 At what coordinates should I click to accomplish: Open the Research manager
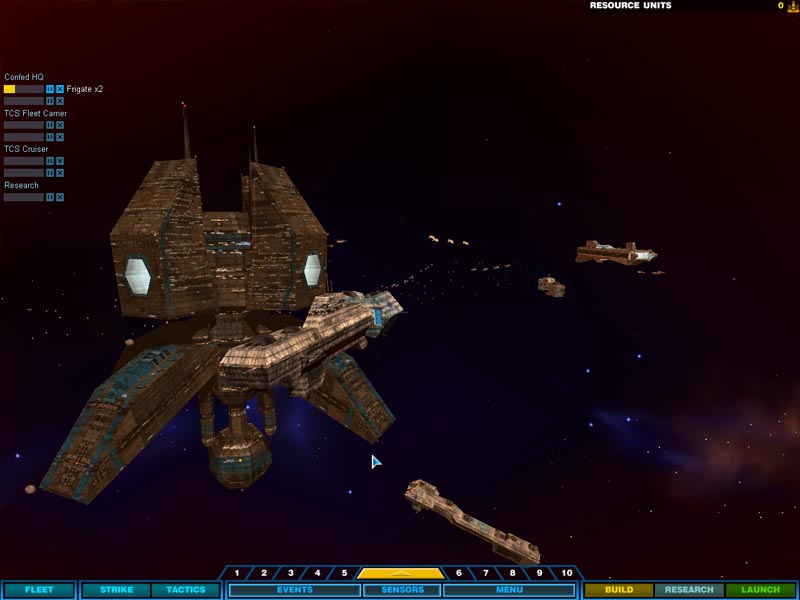[689, 590]
